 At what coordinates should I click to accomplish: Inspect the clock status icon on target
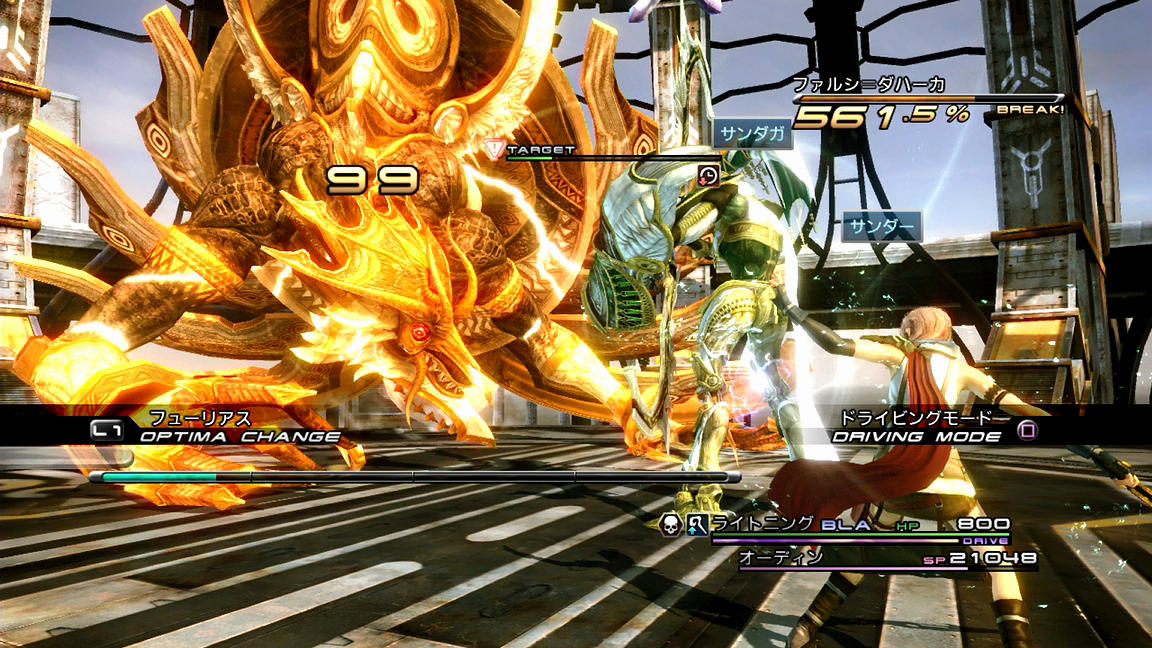click(x=708, y=174)
